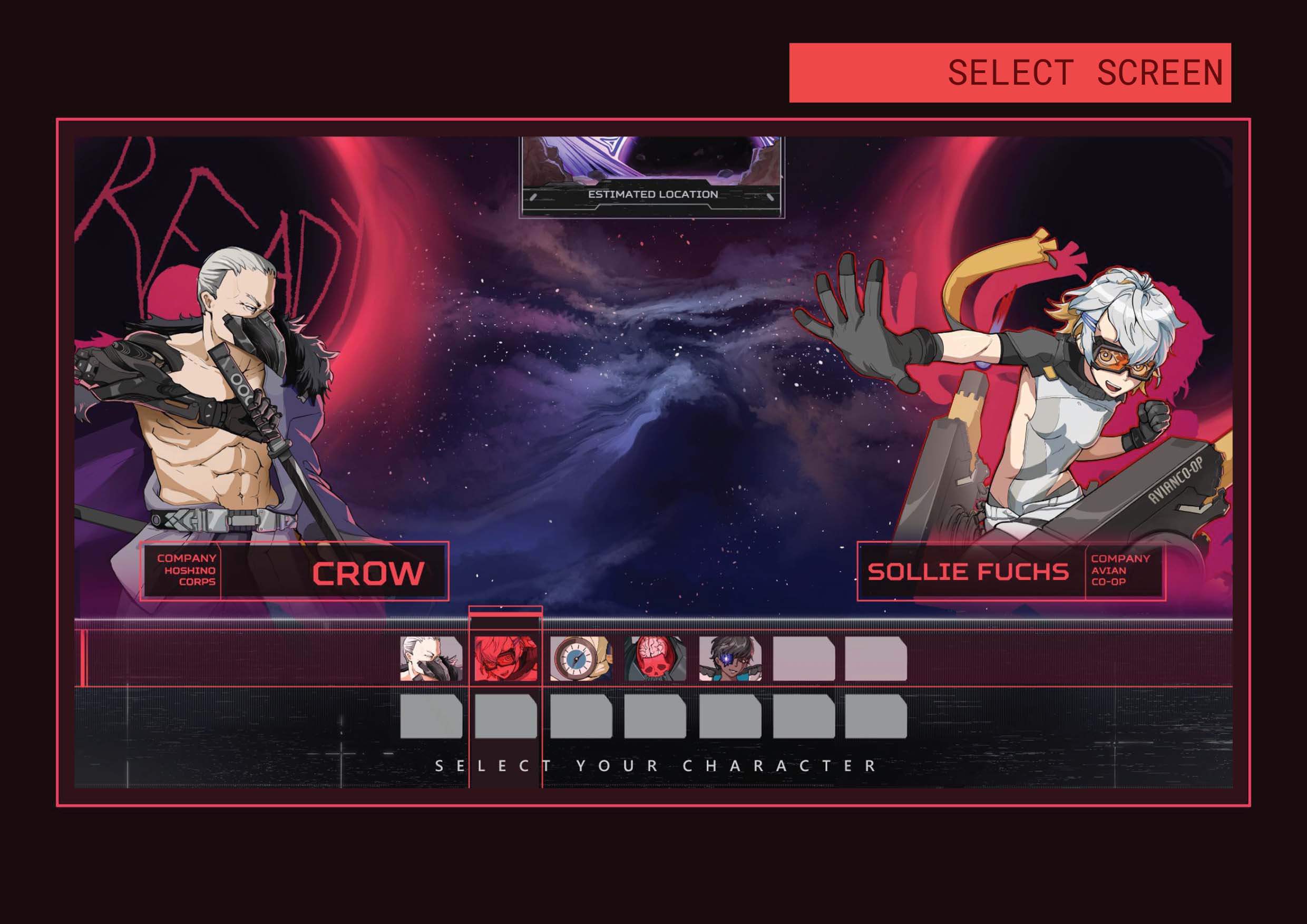Click the Crow name panel
1307x924 pixels.
(294, 571)
